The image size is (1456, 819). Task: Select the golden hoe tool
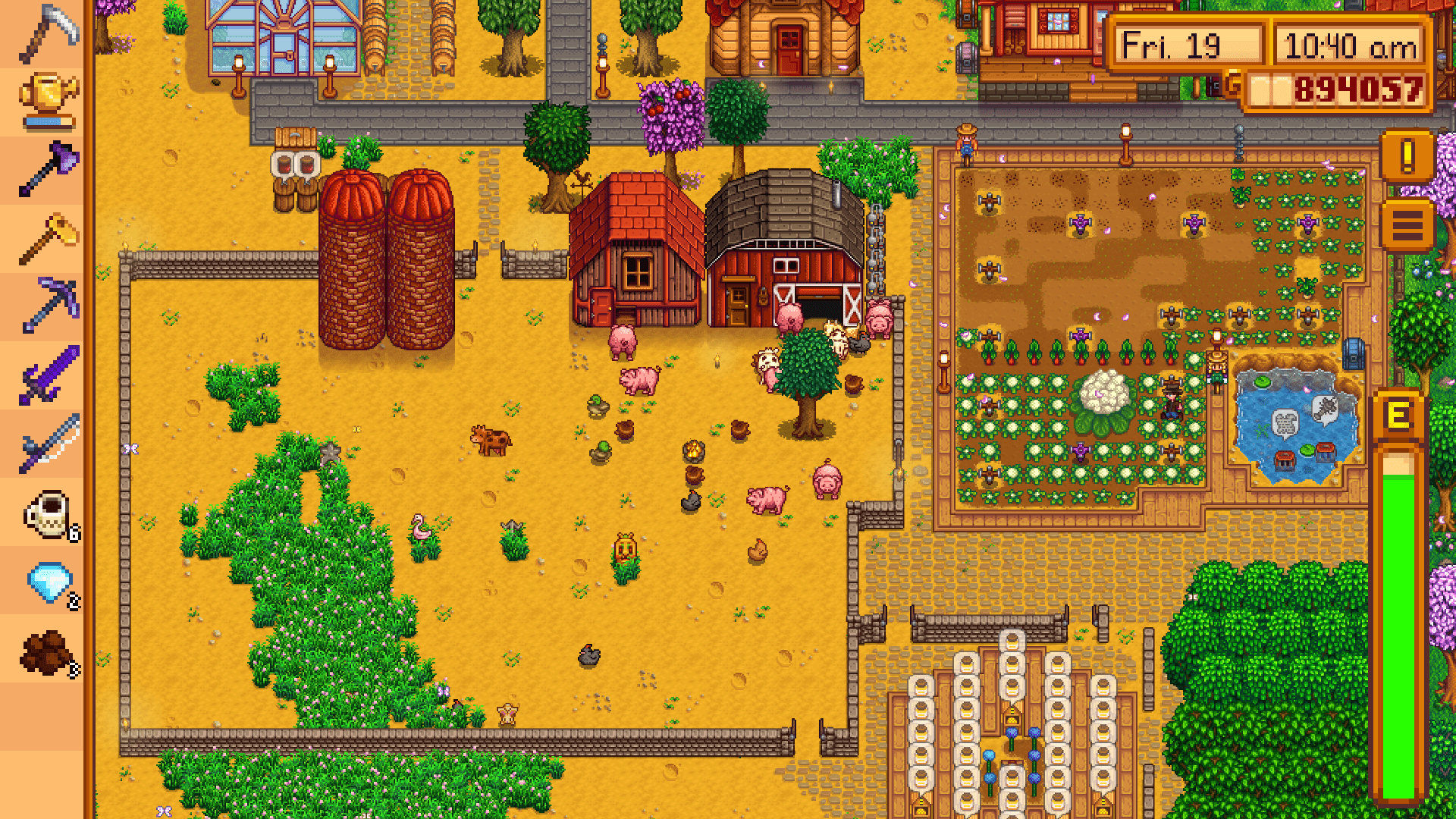(47, 237)
